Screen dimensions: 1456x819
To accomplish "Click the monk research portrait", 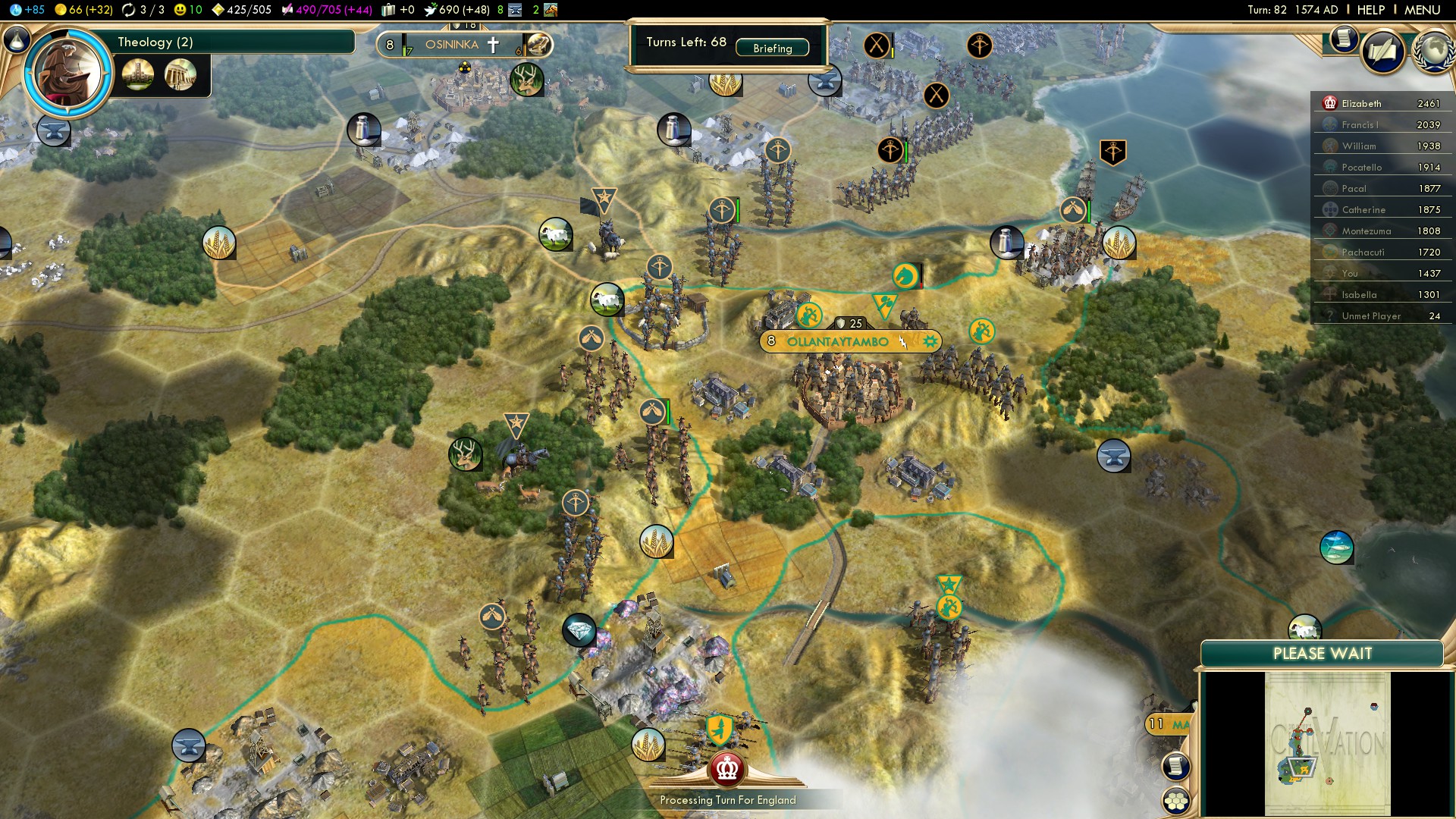I will 68,74.
